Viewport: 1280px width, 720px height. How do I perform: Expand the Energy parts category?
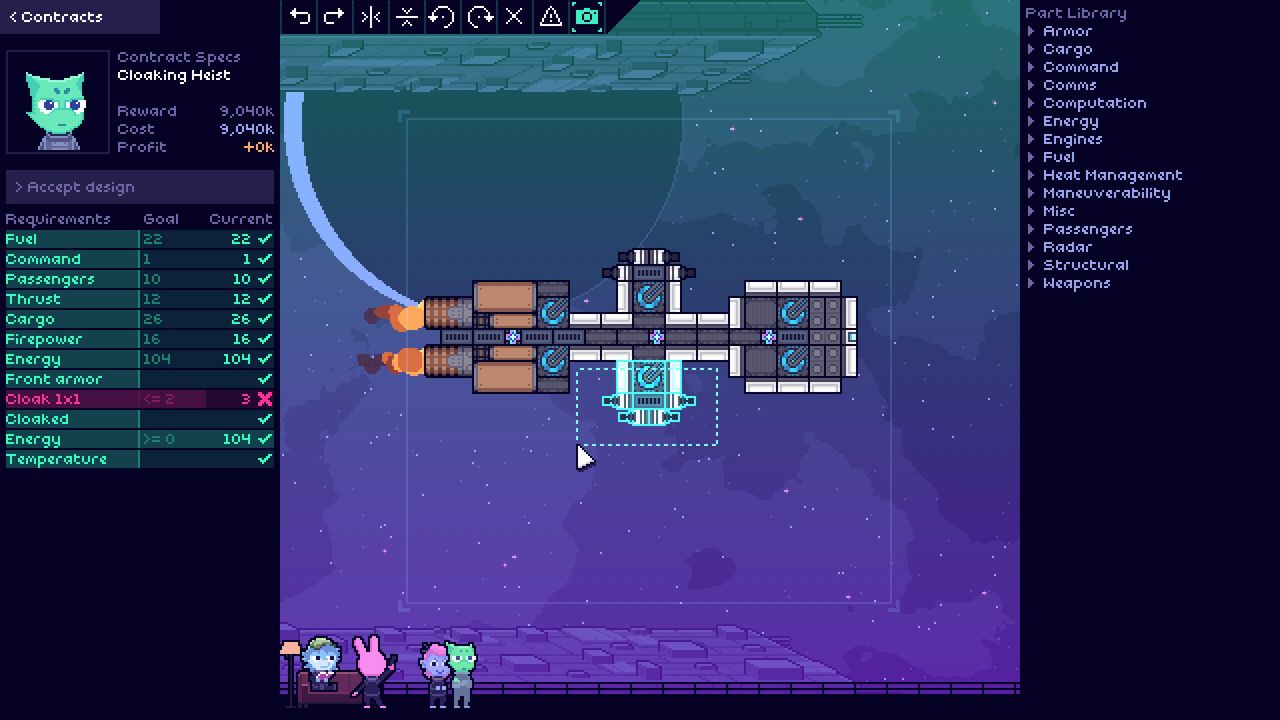coord(1070,121)
